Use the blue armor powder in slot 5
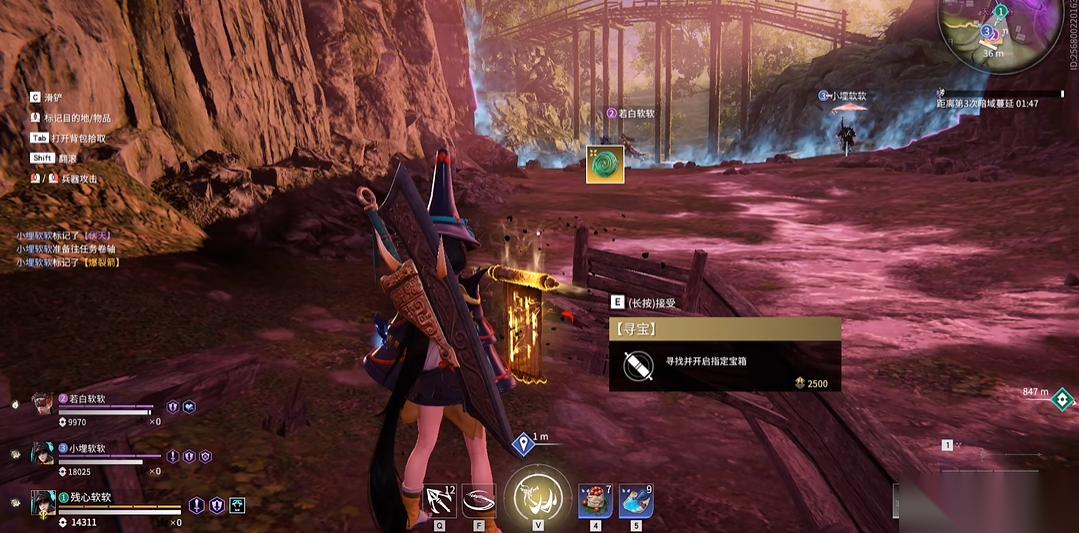This screenshot has height=533, width=1079. click(x=635, y=499)
